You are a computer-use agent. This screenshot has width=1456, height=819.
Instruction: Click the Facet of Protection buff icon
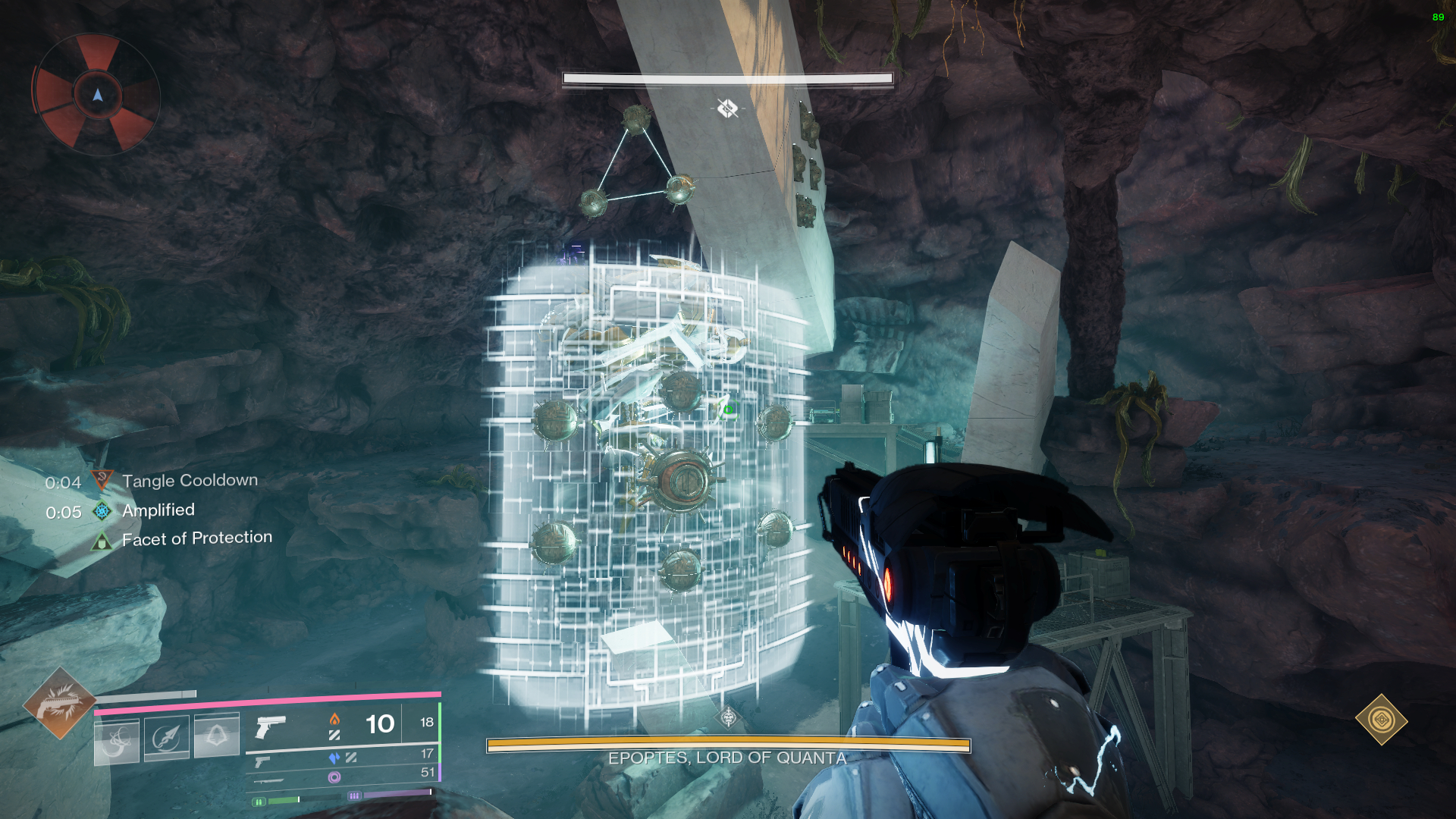(x=102, y=541)
